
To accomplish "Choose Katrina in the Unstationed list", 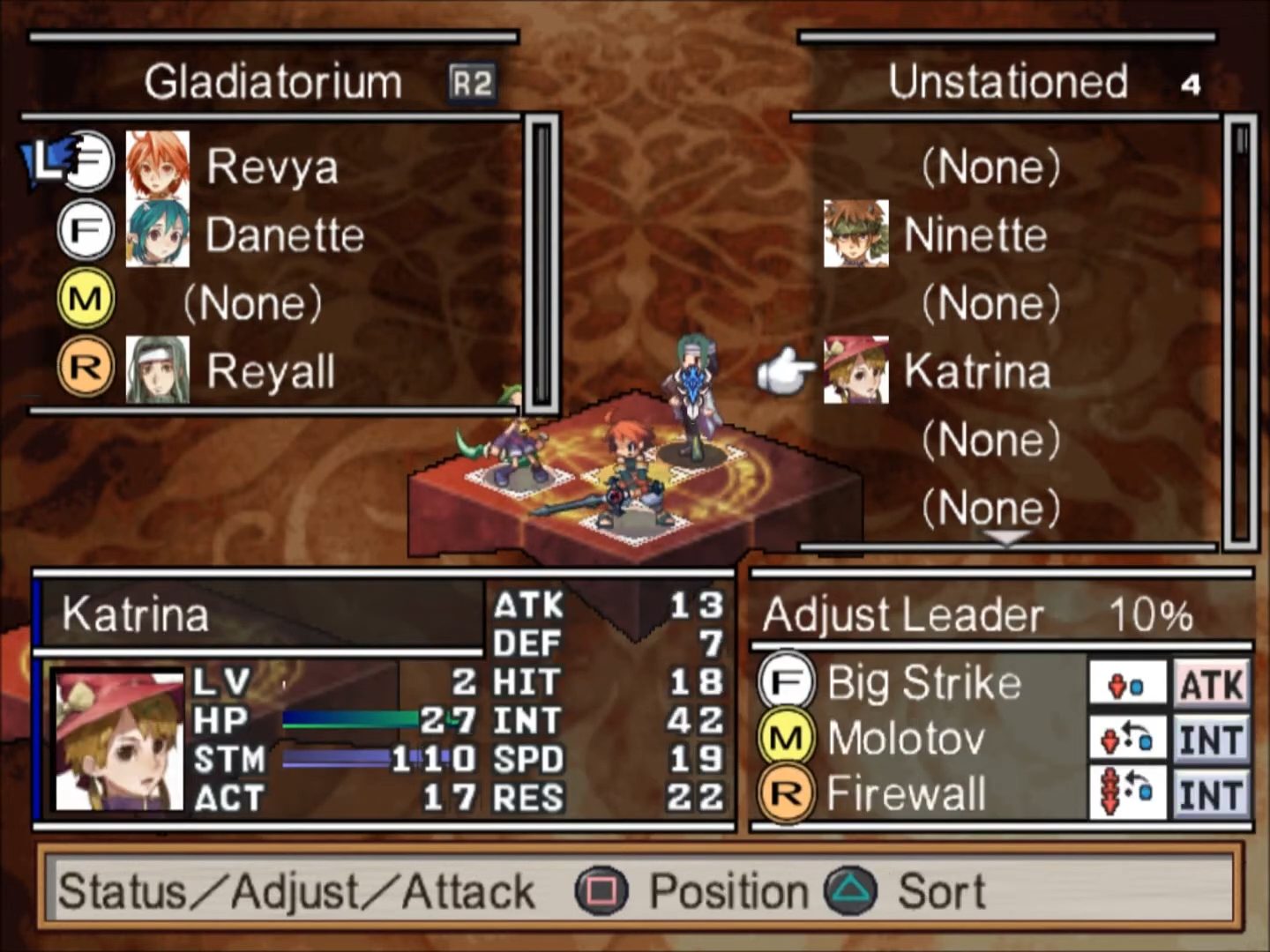I will tap(976, 371).
